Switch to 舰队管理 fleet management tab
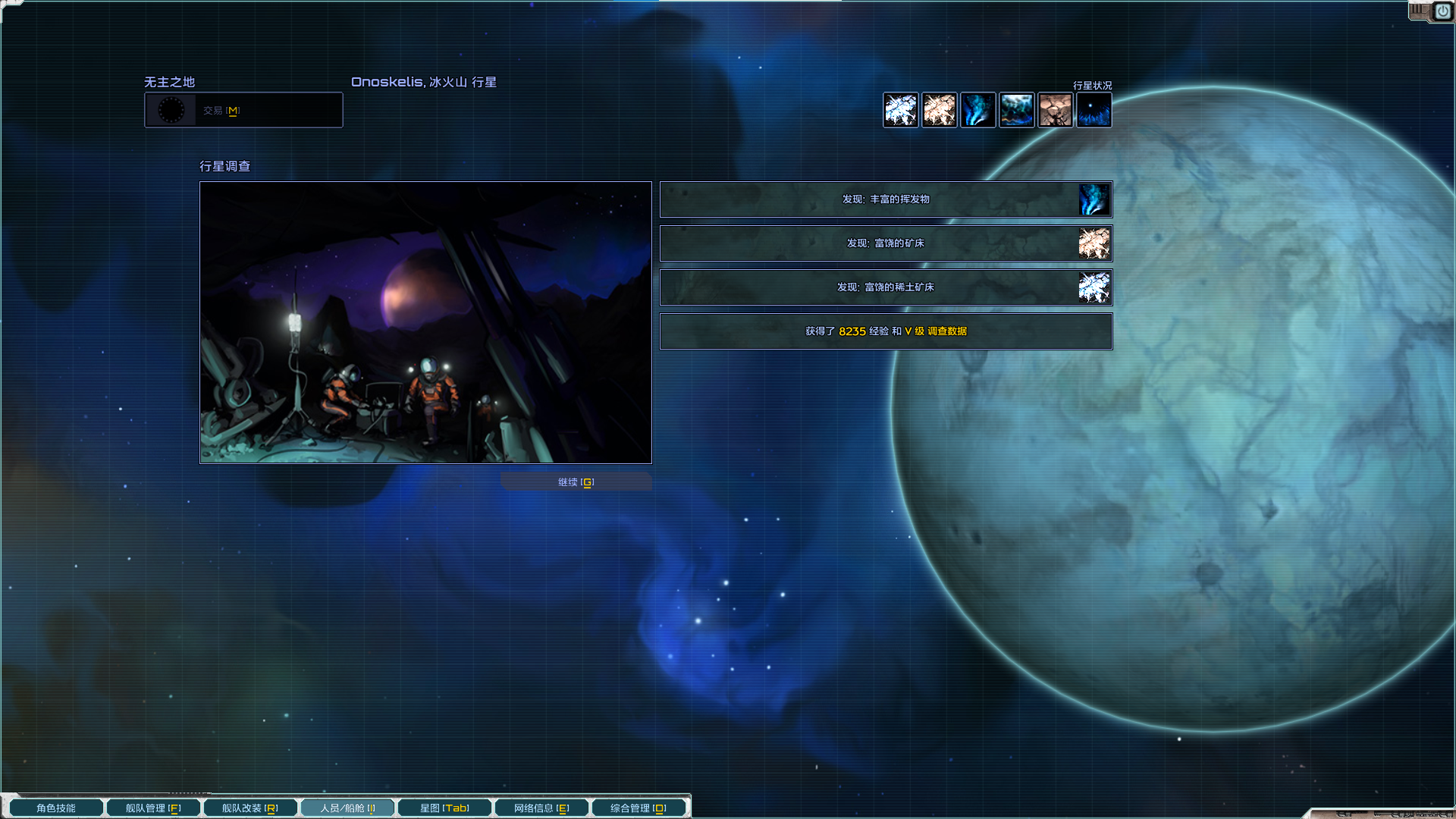The width and height of the screenshot is (1456, 819). (153, 808)
